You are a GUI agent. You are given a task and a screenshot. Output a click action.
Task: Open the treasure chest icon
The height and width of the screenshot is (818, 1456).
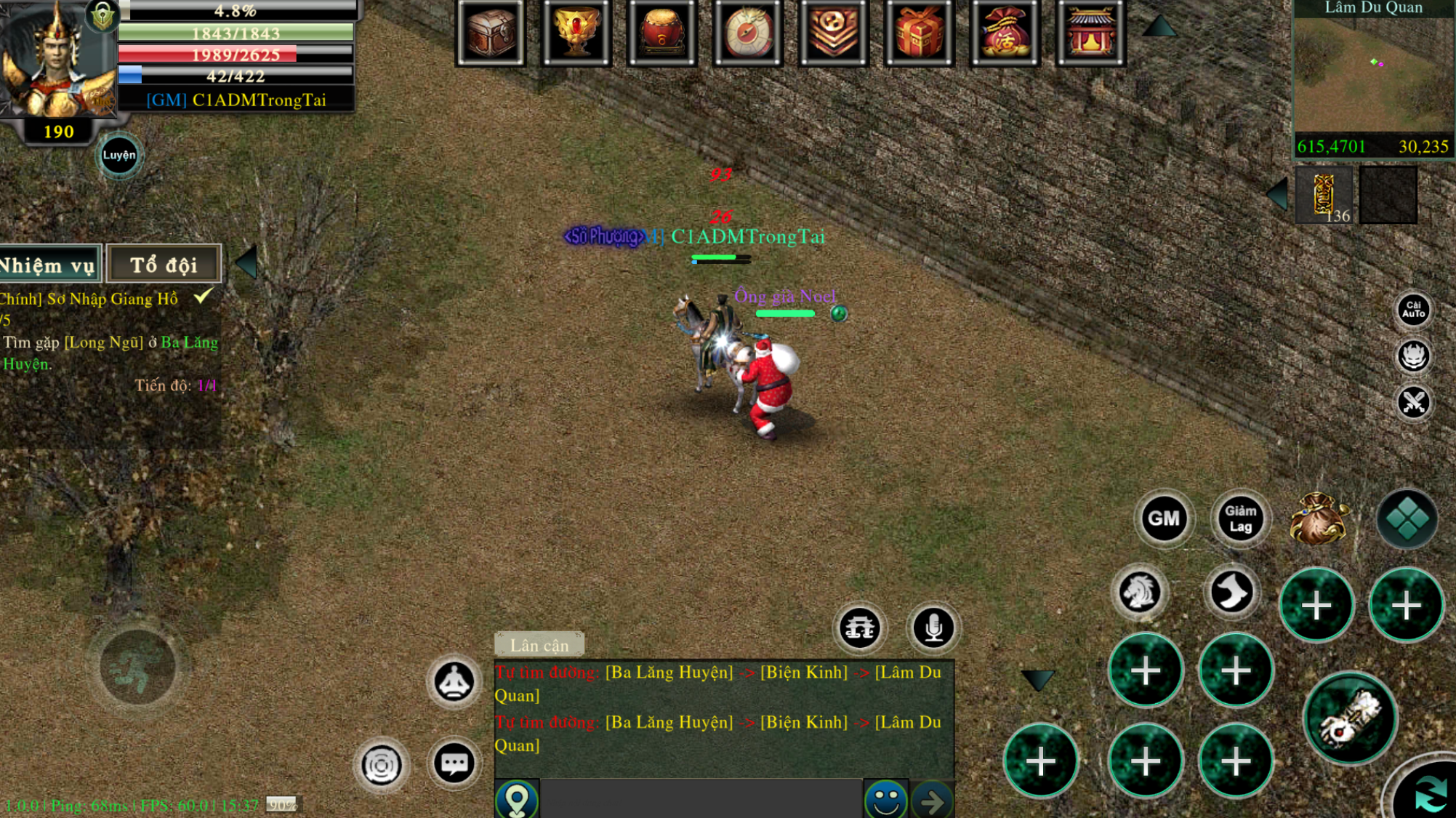tap(491, 33)
